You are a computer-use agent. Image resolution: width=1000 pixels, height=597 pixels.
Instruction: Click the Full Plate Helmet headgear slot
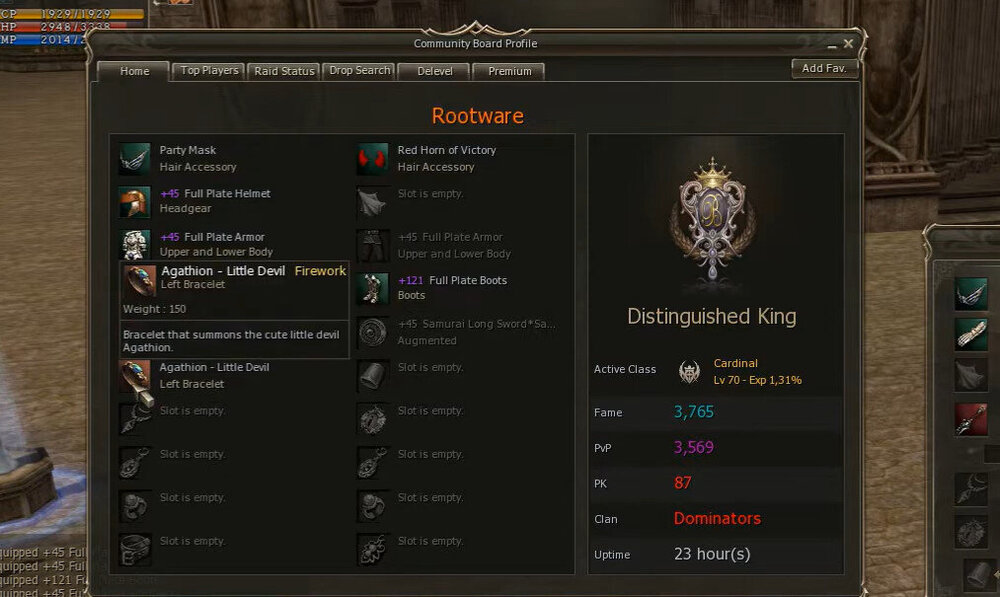point(134,201)
